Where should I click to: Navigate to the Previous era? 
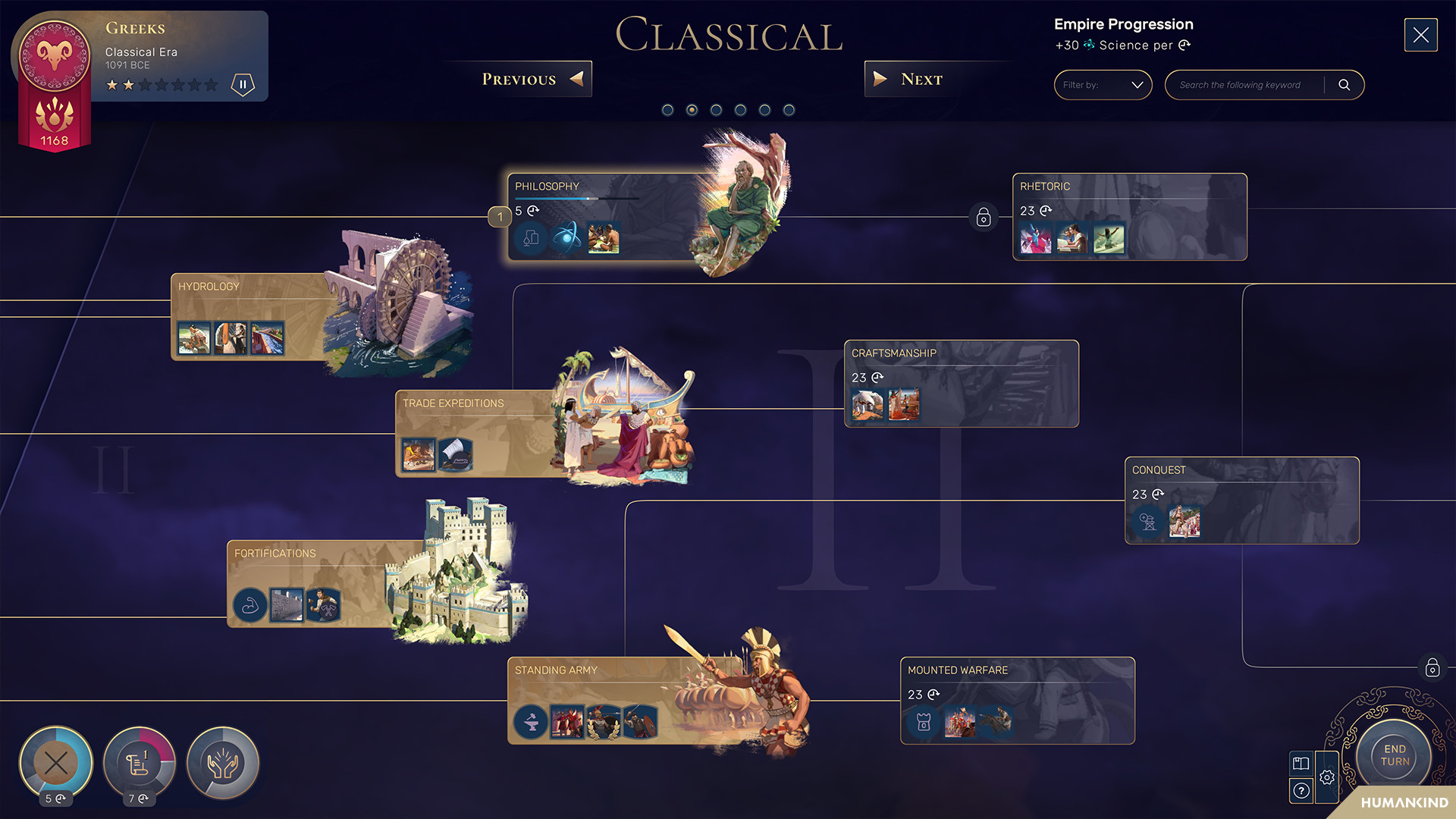click(x=526, y=79)
